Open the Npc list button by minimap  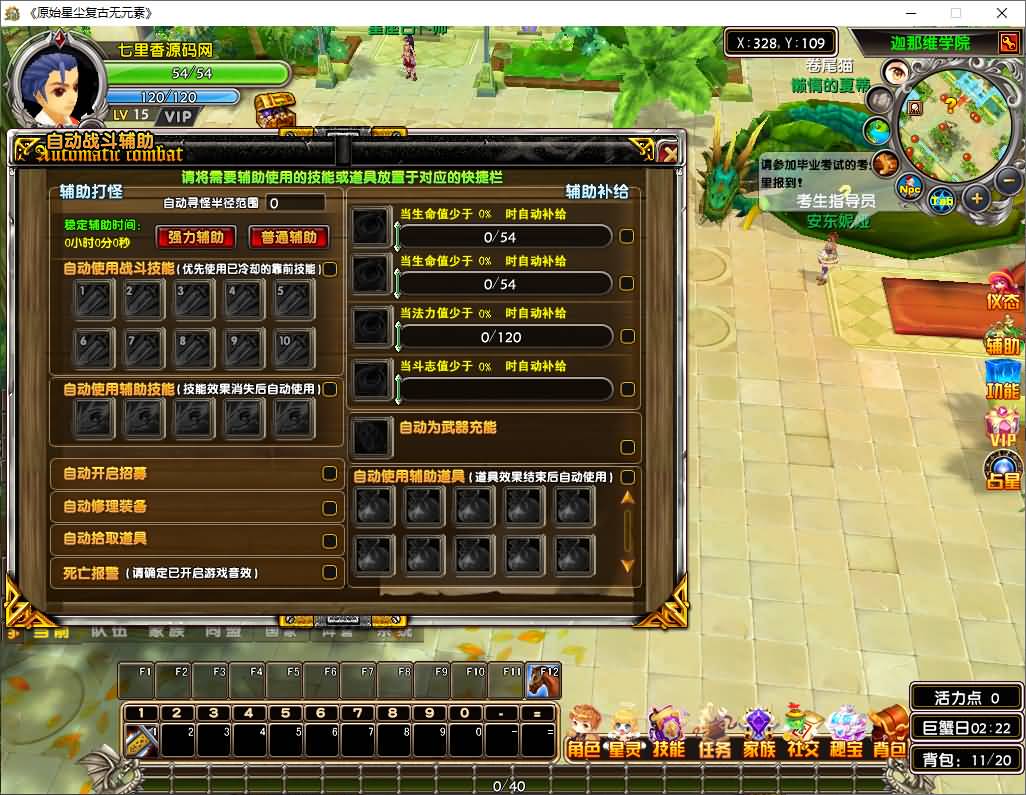point(909,189)
